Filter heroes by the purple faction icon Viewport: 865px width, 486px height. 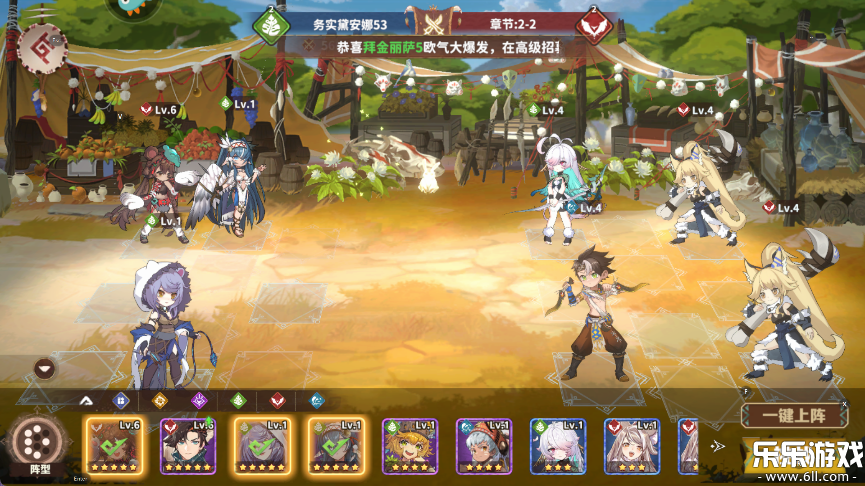[x=198, y=400]
